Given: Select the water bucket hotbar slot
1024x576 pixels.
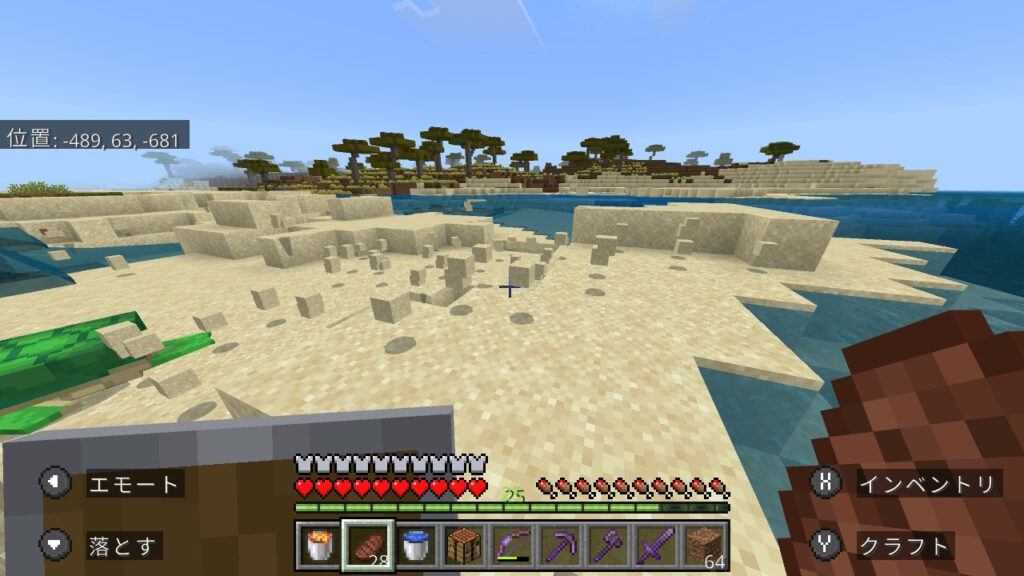Looking at the screenshot, I should 416,546.
